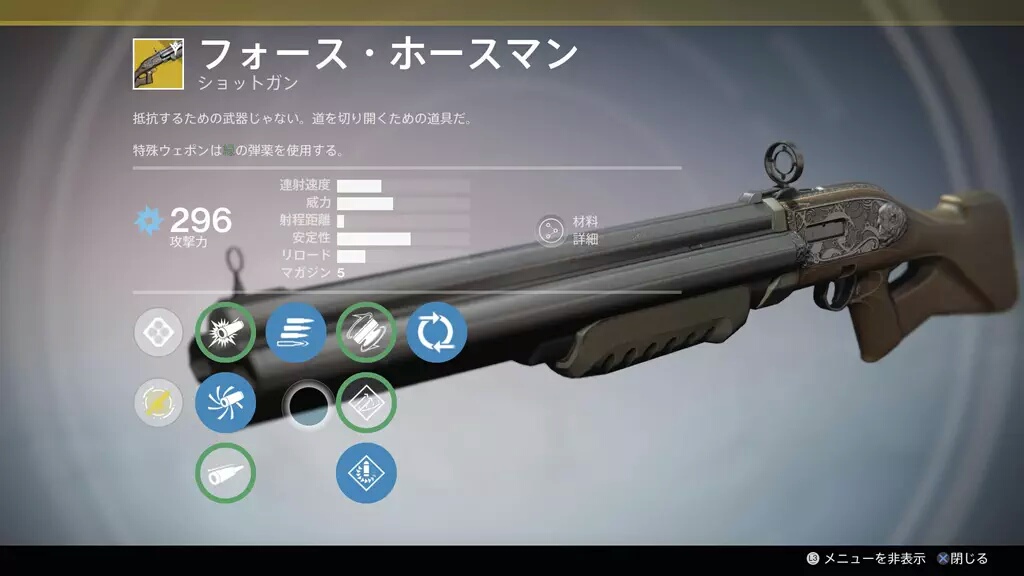Select the two circular arrows perk
Image resolution: width=1024 pixels, height=576 pixels.
[437, 332]
